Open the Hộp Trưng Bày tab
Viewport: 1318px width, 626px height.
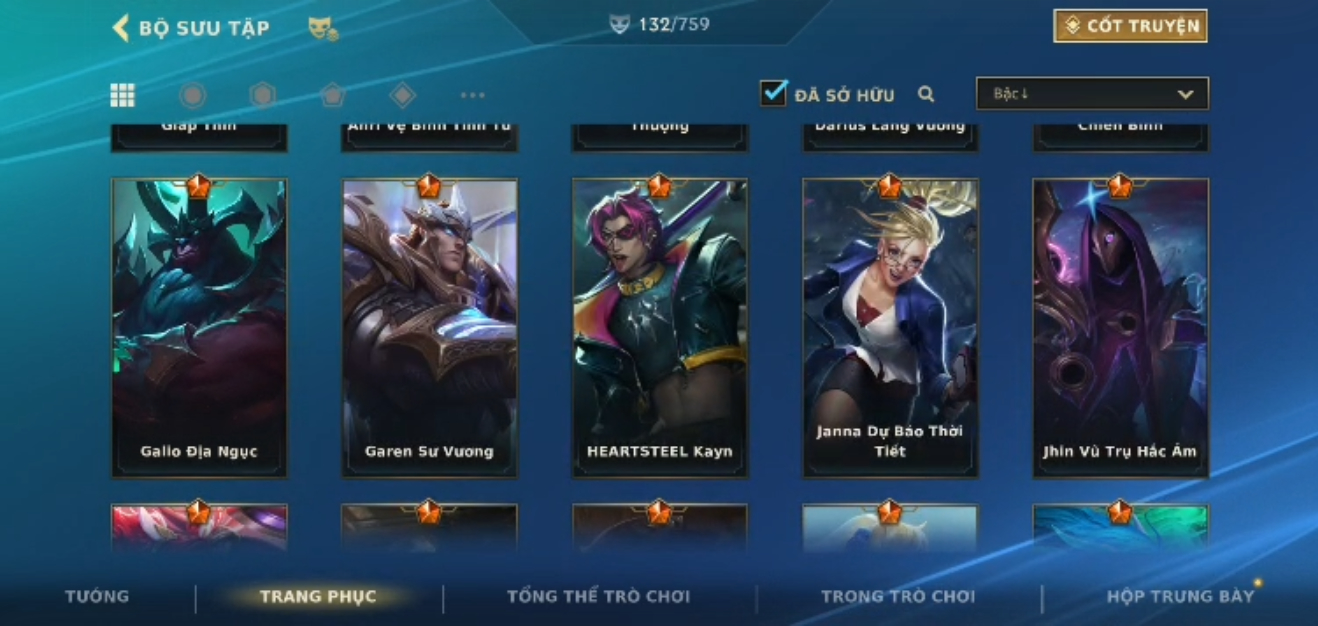[1180, 597]
